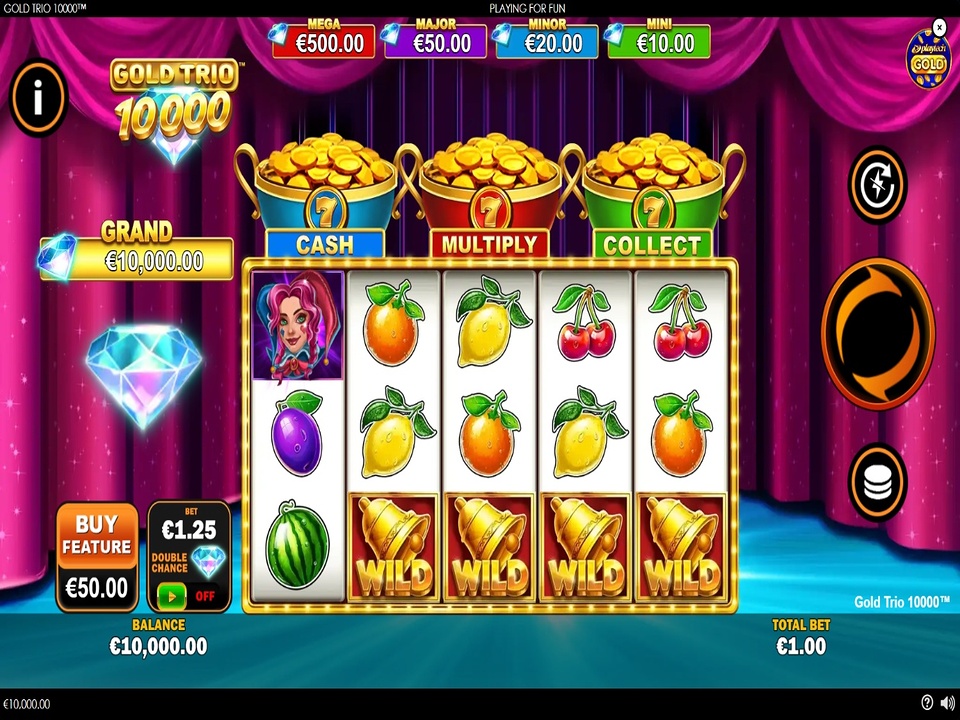The image size is (960, 720).
Task: Click the Playtech Gold logo badge
Action: [x=927, y=60]
